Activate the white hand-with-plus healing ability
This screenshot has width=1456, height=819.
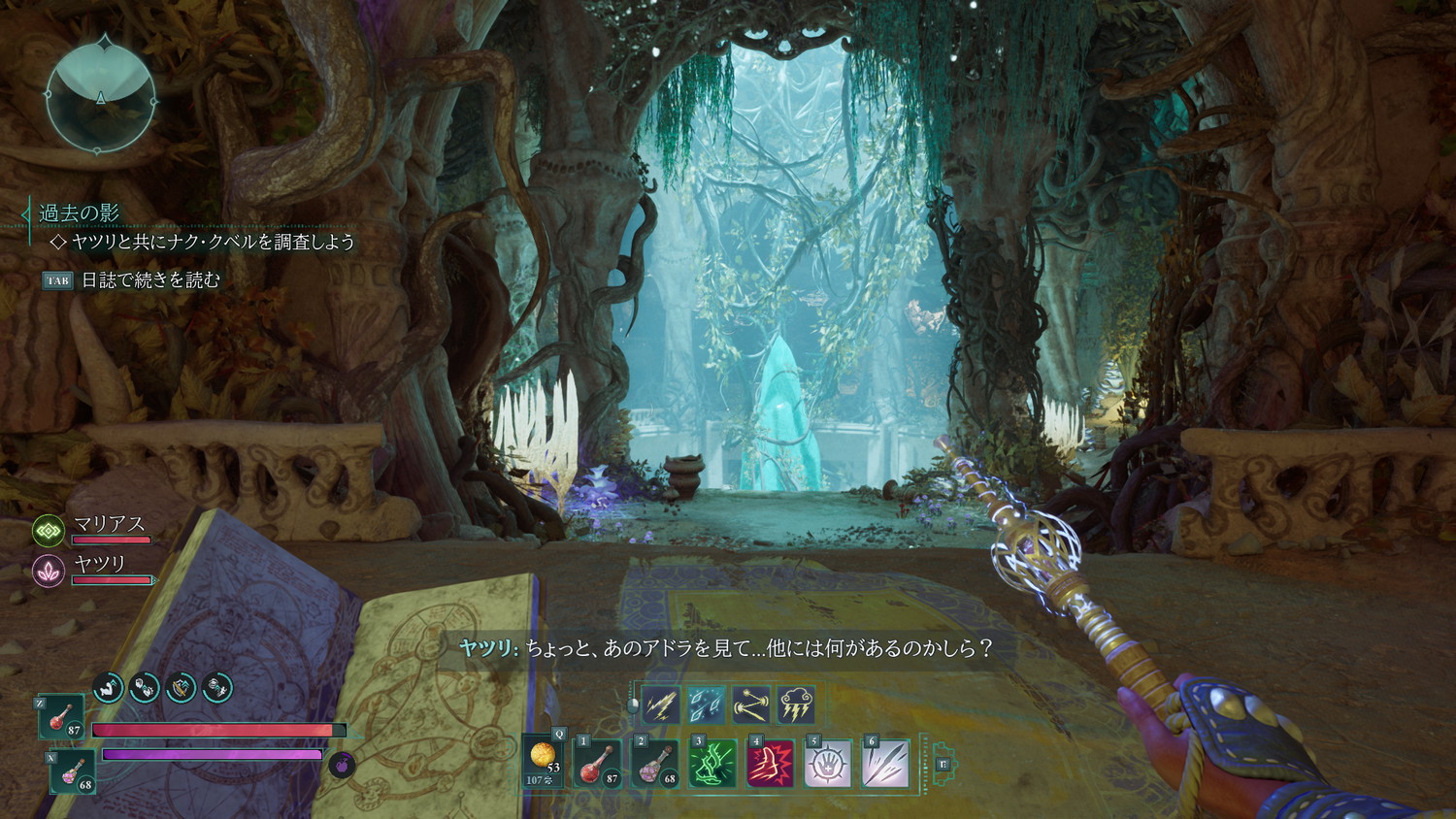tap(827, 762)
